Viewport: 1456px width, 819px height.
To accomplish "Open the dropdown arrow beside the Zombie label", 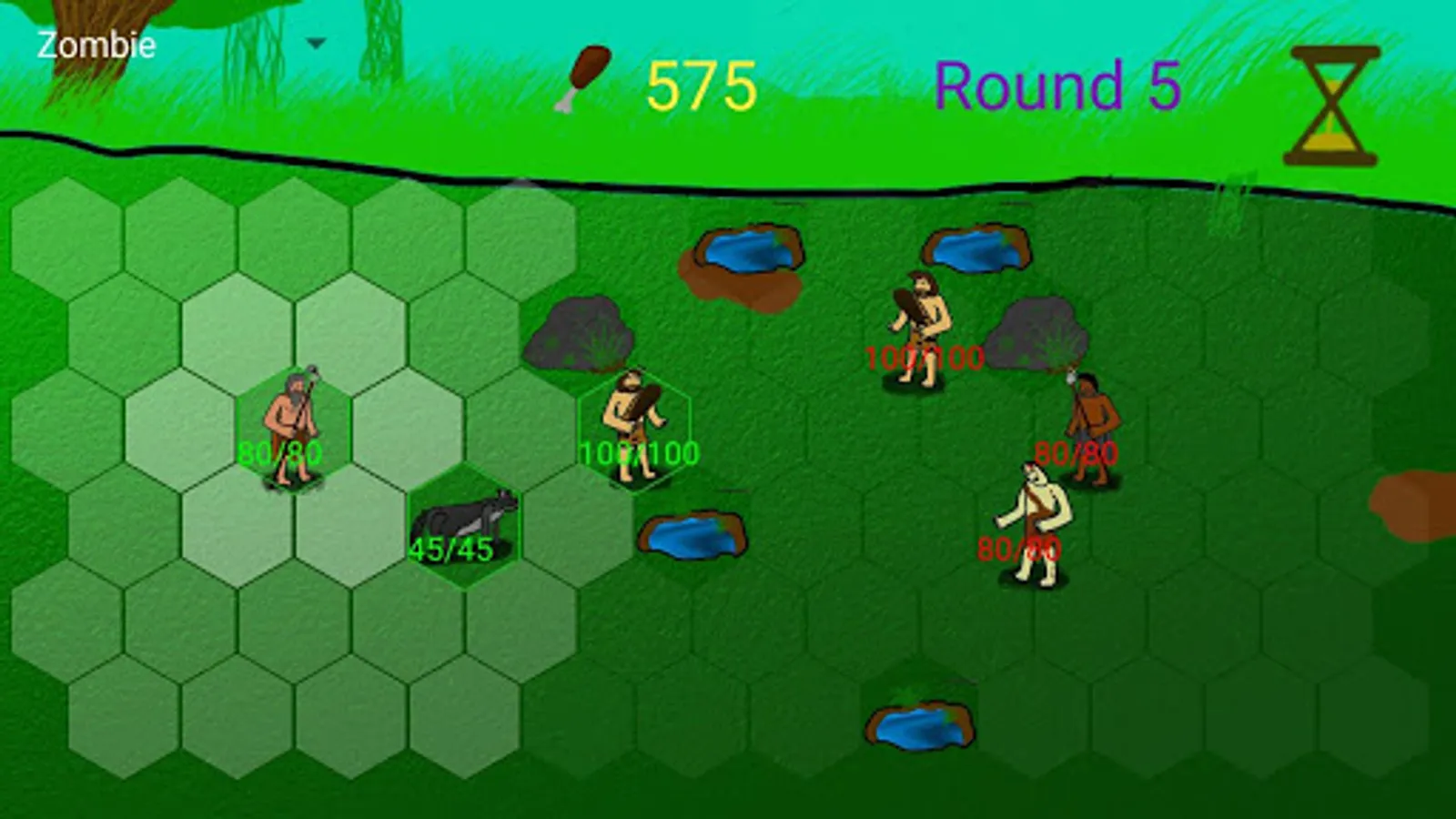I will 316,42.
